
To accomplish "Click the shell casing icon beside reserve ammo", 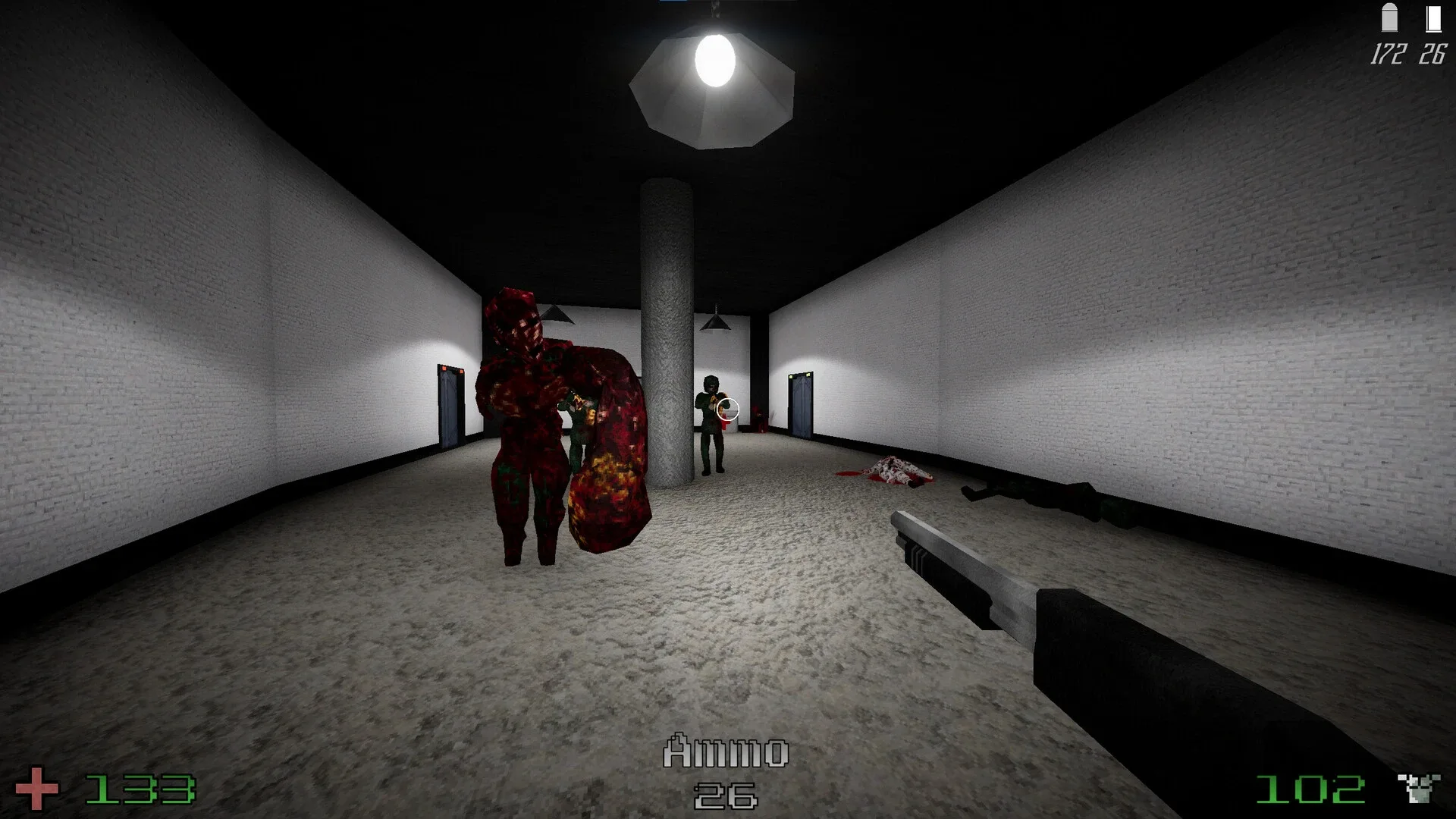I will (x=1433, y=19).
